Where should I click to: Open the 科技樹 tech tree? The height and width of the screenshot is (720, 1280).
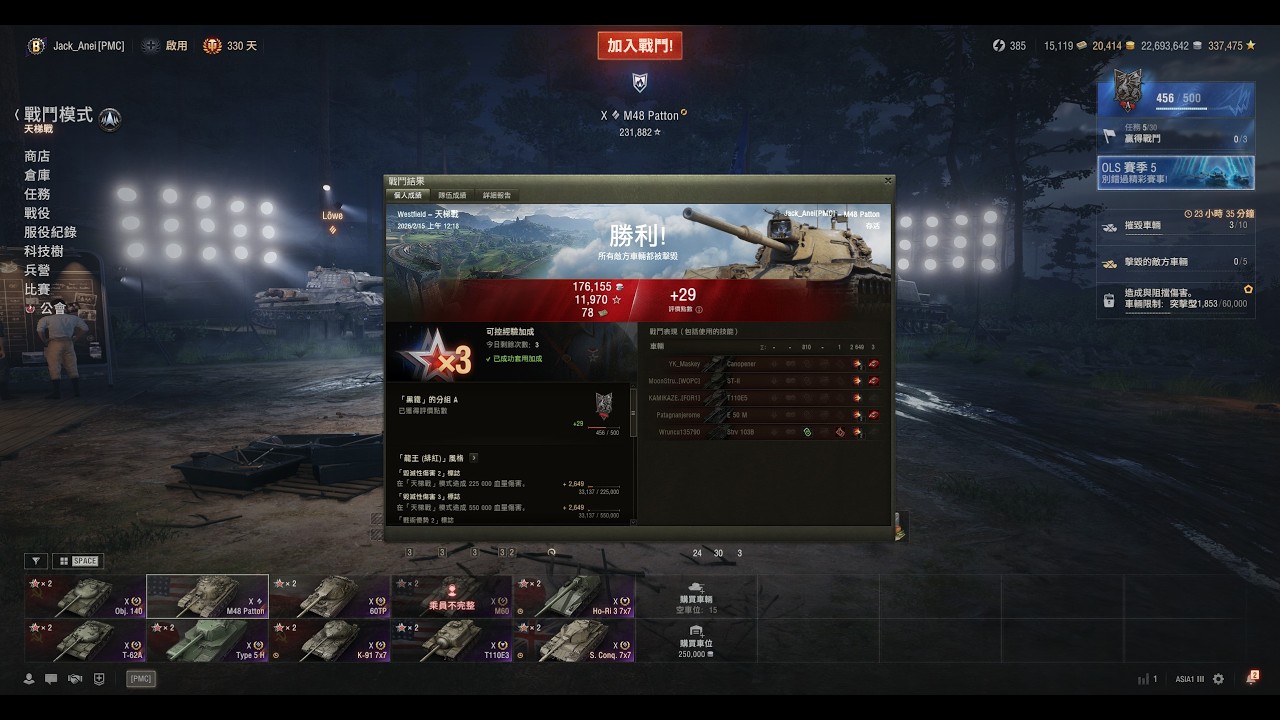[44, 251]
